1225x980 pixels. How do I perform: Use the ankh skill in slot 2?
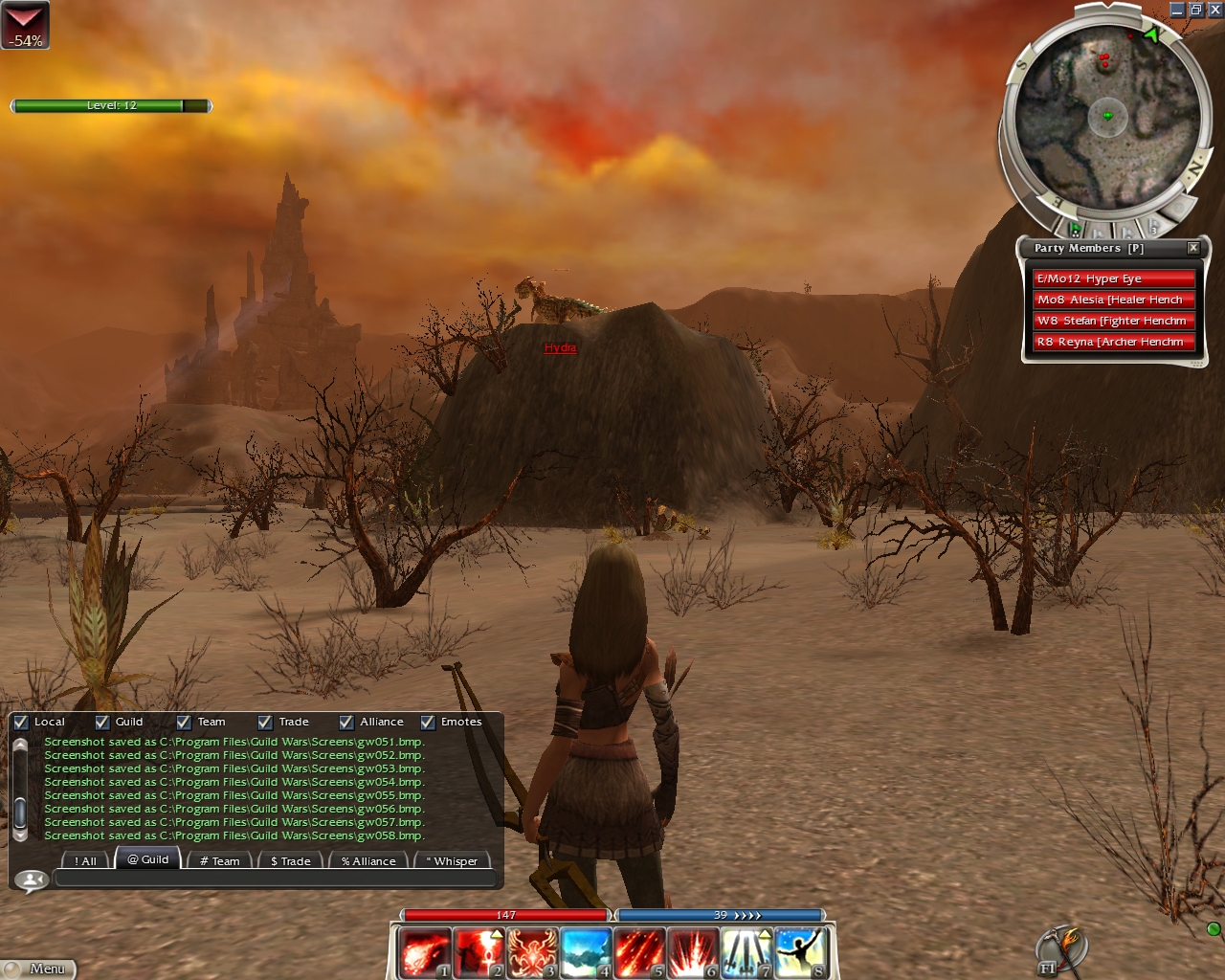coord(478,953)
